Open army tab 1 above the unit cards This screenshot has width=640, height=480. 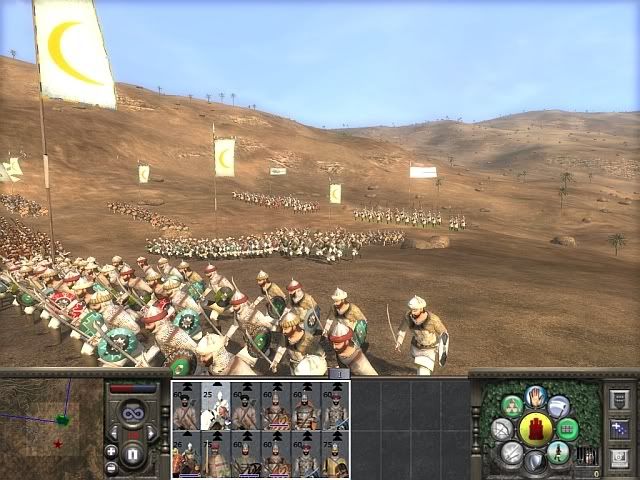pos(339,374)
